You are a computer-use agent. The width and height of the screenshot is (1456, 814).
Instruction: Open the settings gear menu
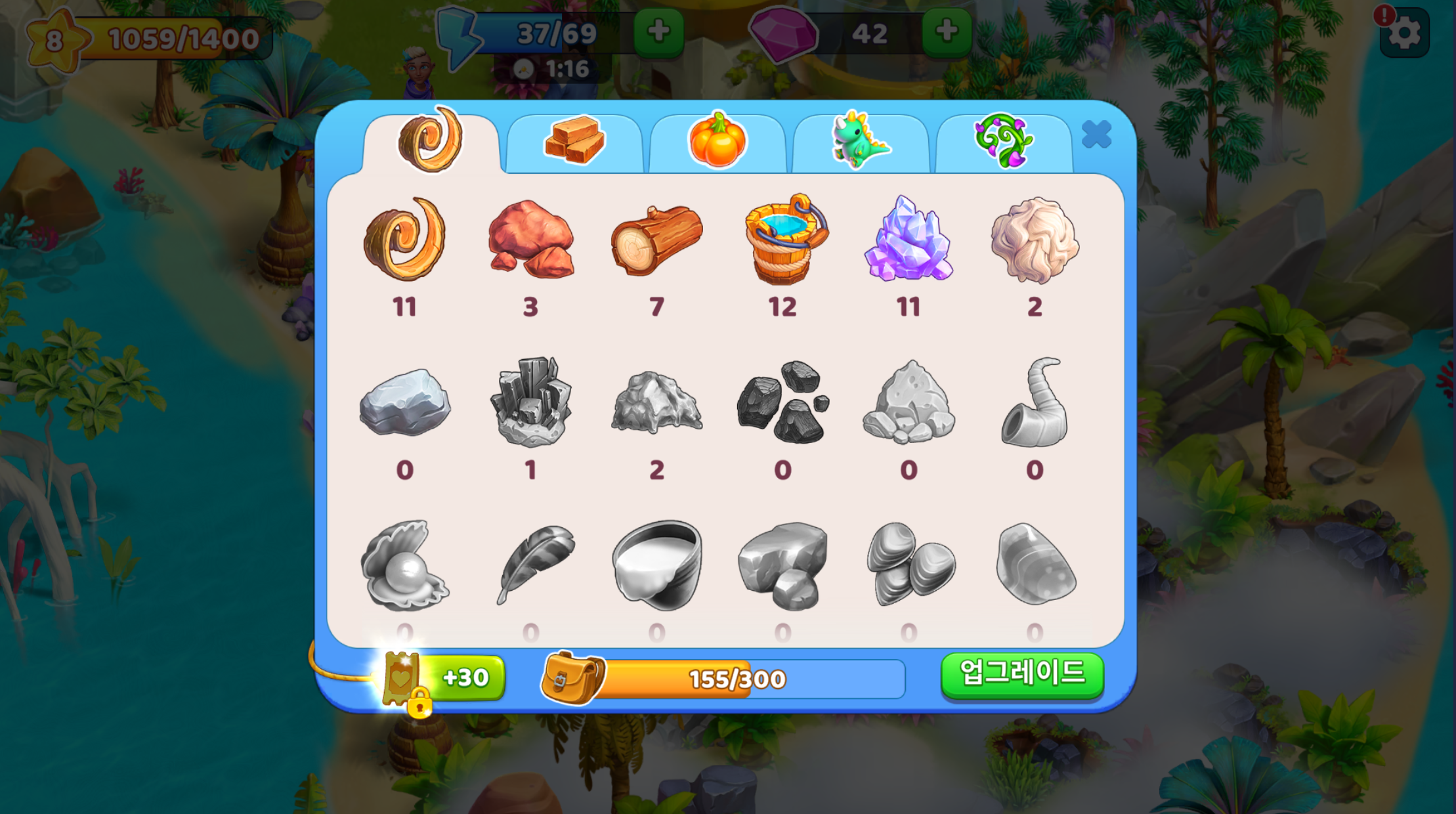(1404, 33)
